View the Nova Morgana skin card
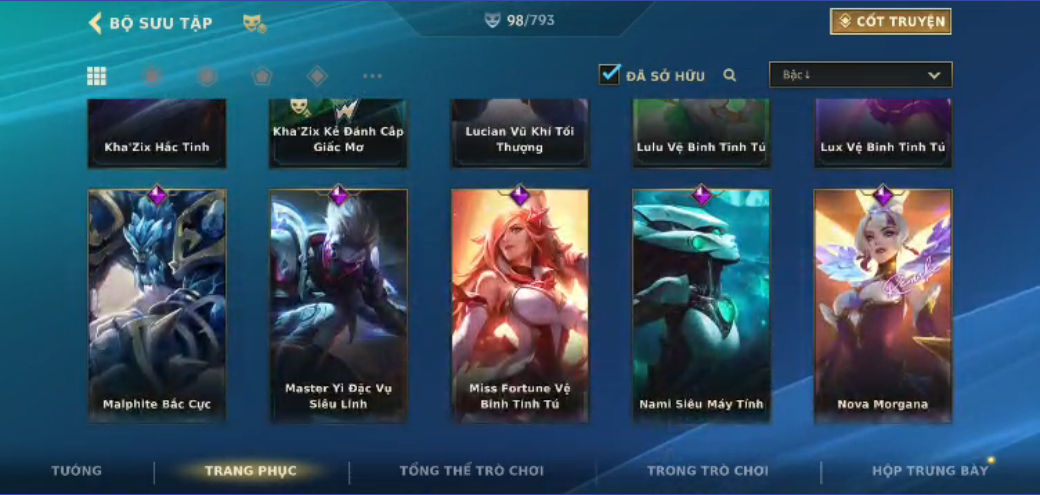 883,305
